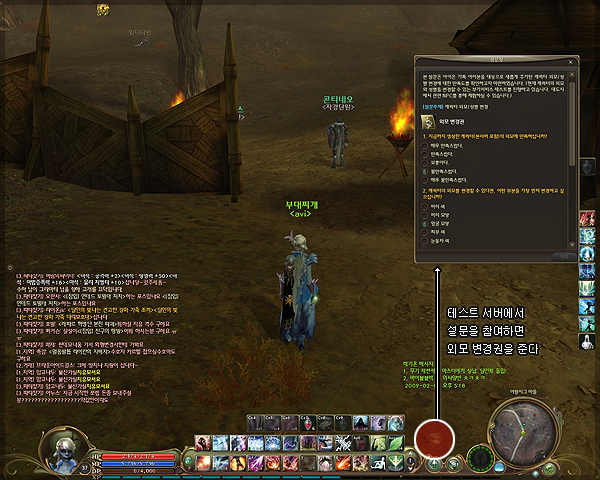
Task: Open the circular minimap
Action: pyautogui.click(x=526, y=428)
